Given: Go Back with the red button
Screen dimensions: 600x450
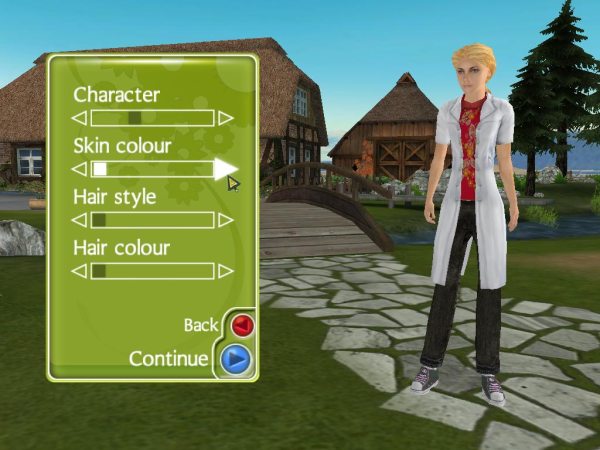Looking at the screenshot, I should click(x=241, y=325).
